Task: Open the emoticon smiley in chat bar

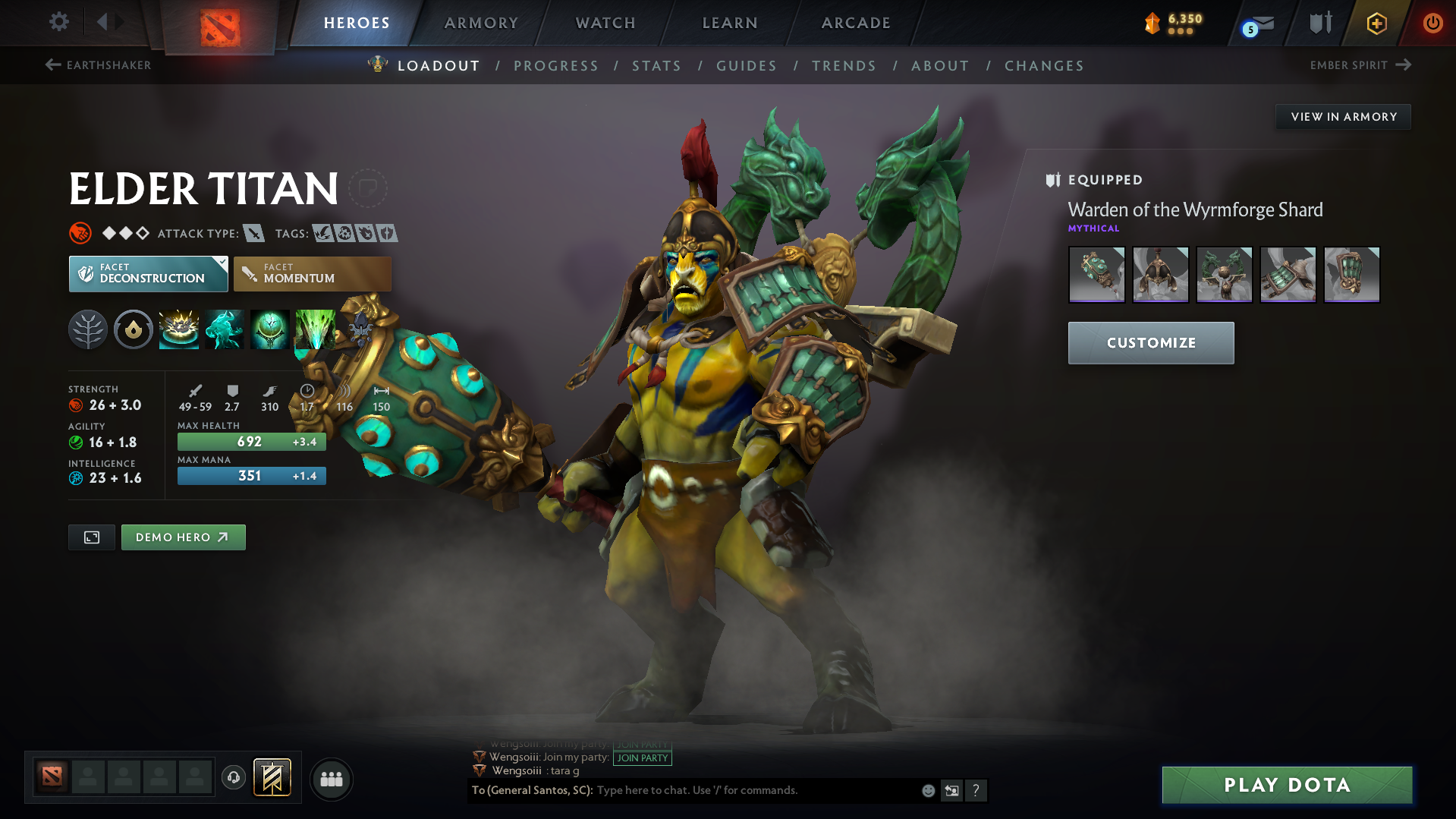Action: point(927,790)
